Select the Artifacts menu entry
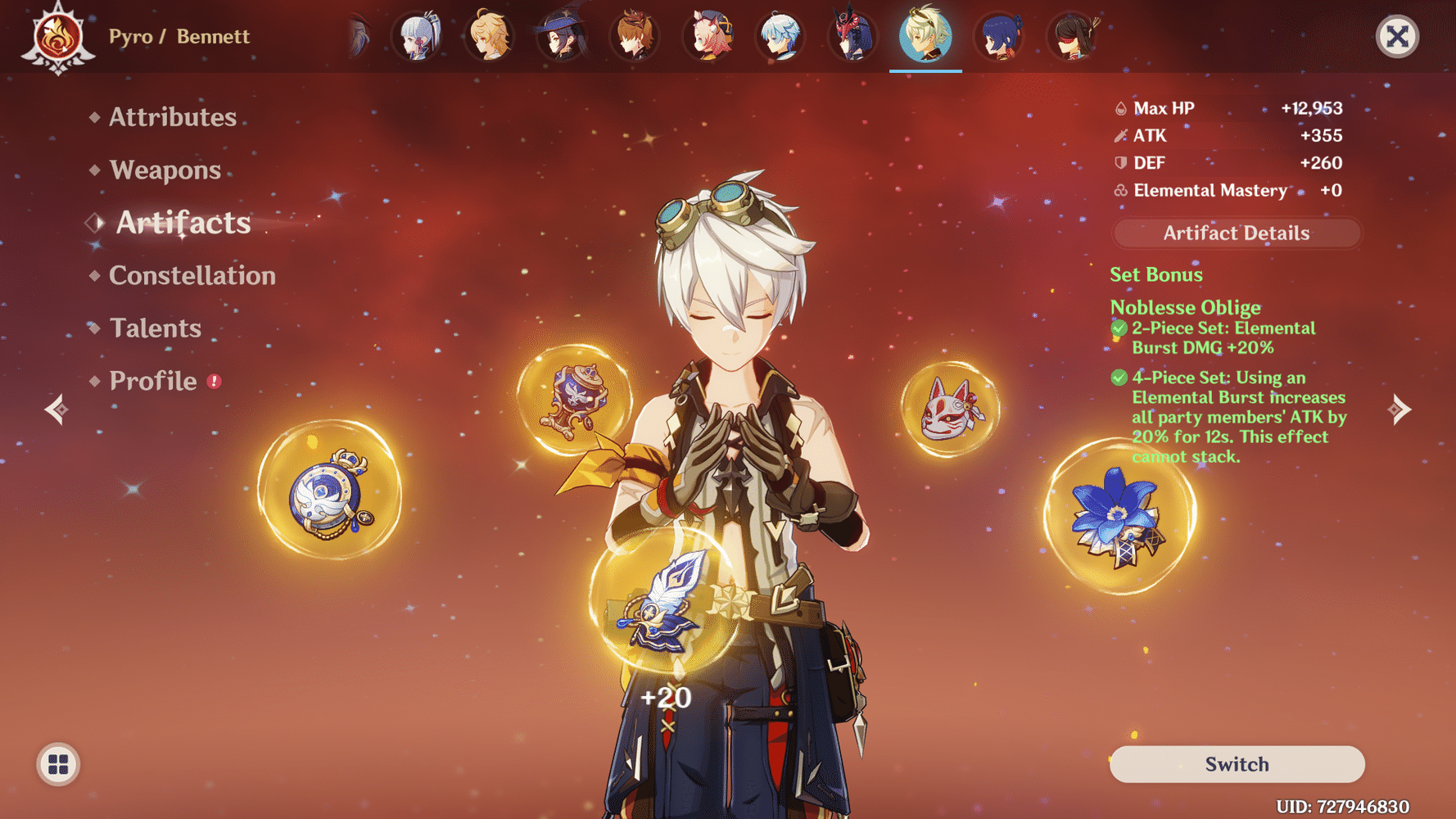Image resolution: width=1456 pixels, height=819 pixels. tap(183, 223)
